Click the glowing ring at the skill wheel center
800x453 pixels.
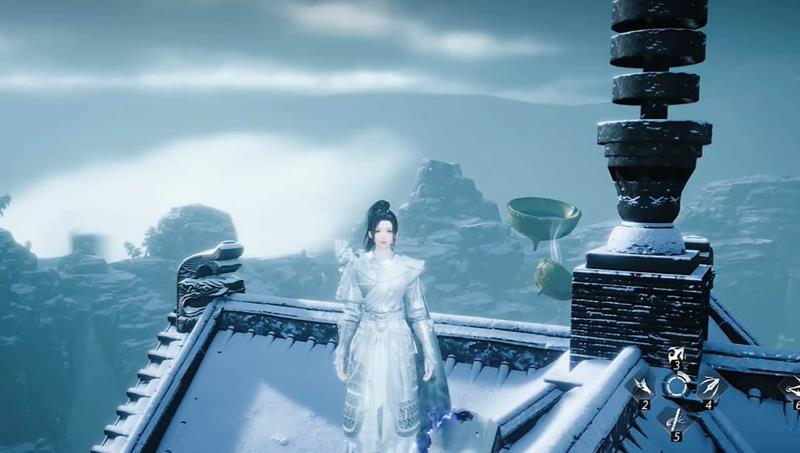[x=676, y=387]
